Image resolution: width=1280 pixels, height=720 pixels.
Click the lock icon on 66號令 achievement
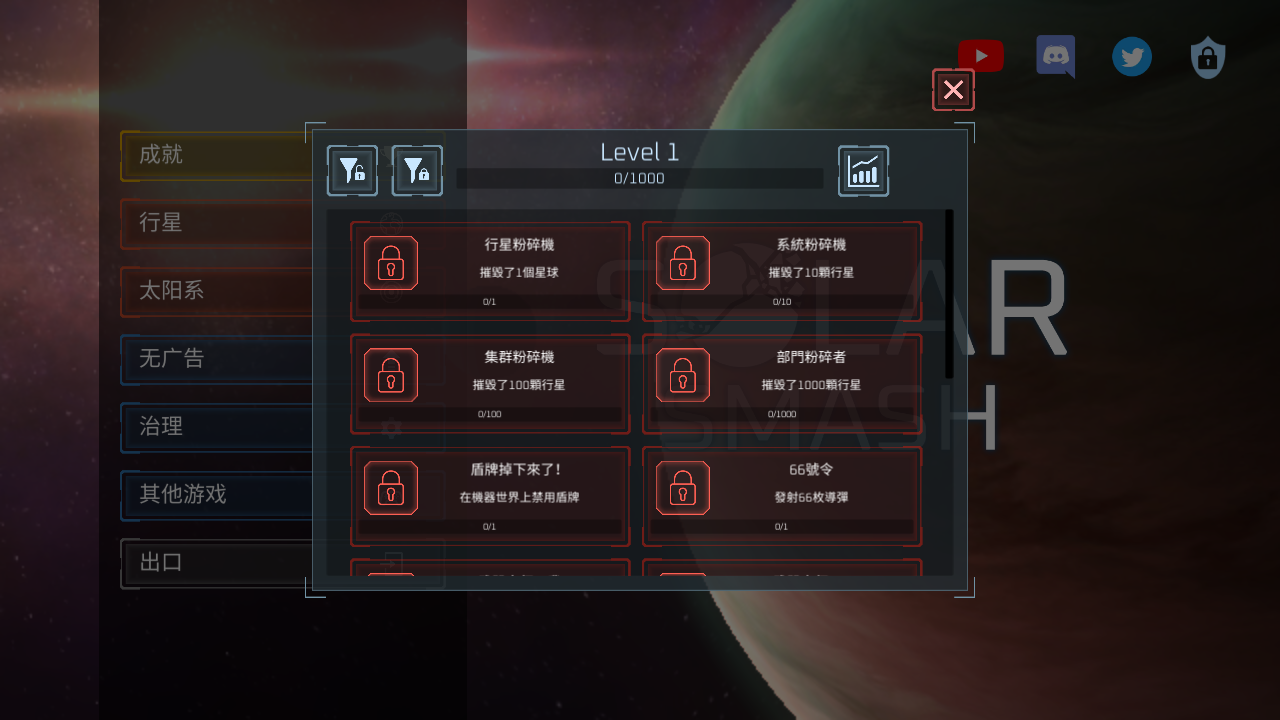(683, 488)
